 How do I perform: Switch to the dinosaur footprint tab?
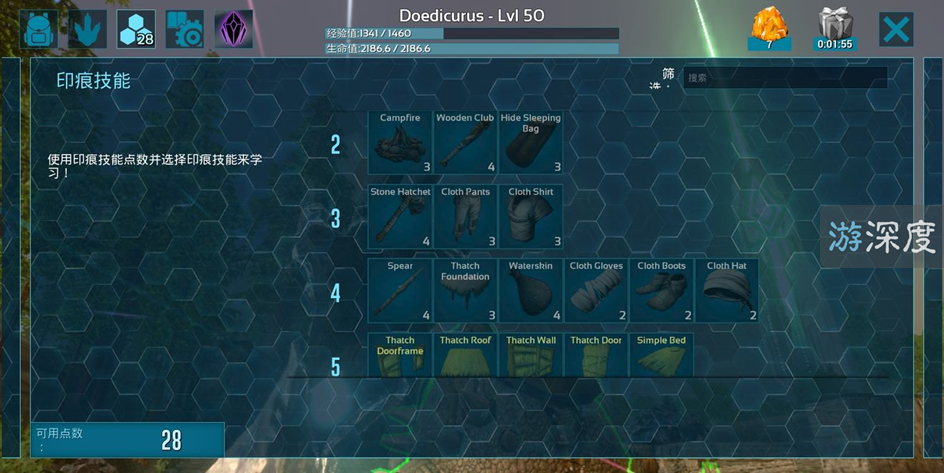click(88, 29)
